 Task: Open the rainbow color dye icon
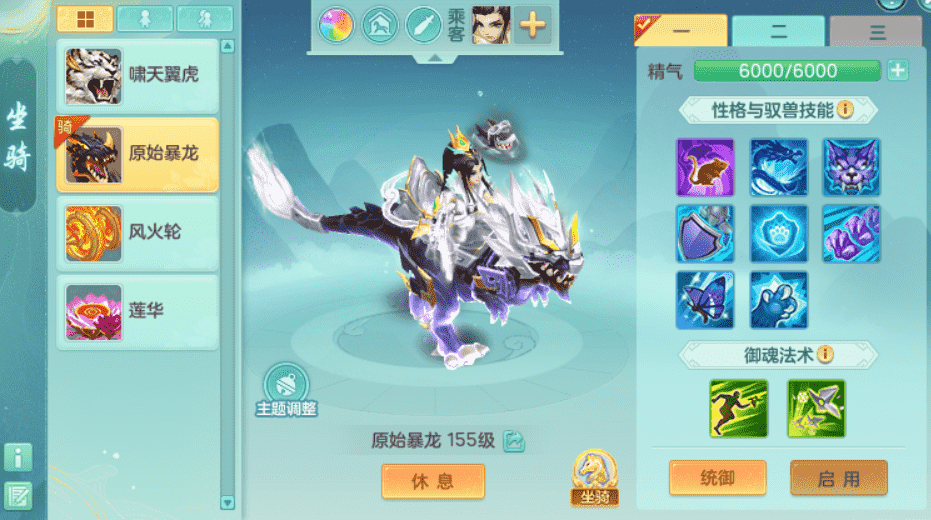[336, 25]
